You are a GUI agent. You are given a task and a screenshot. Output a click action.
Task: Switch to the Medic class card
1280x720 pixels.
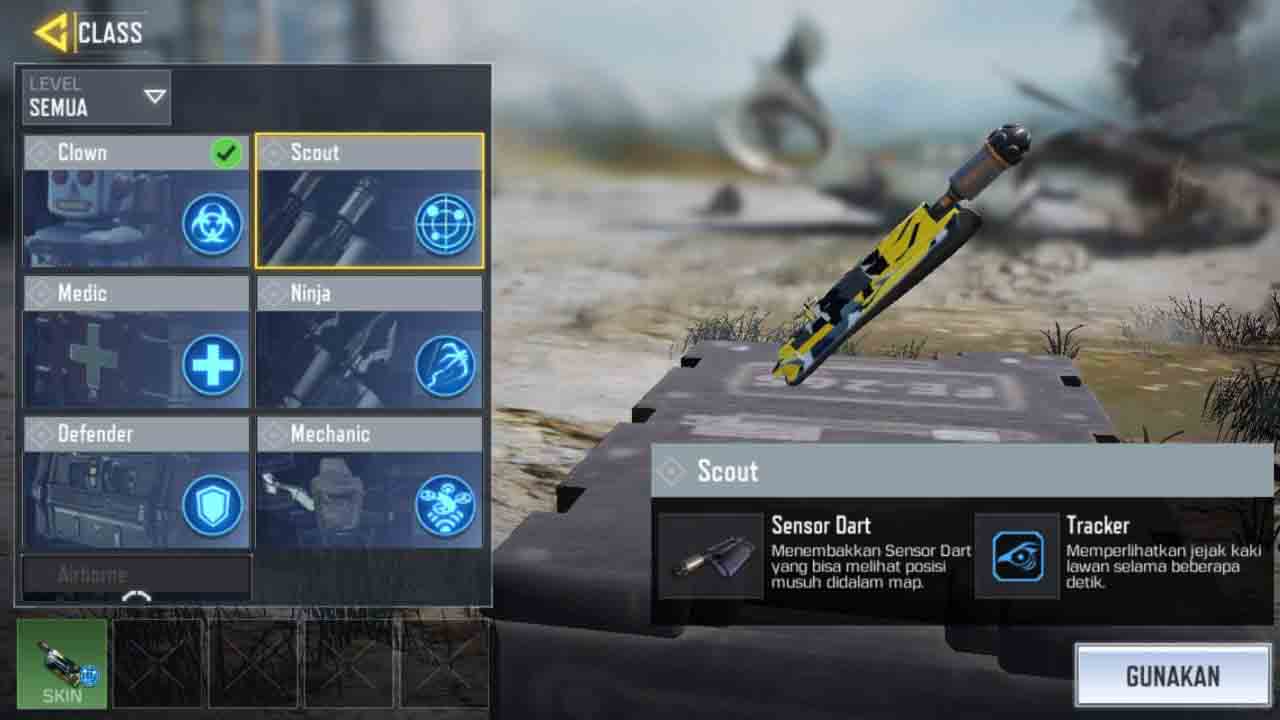pyautogui.click(x=136, y=340)
